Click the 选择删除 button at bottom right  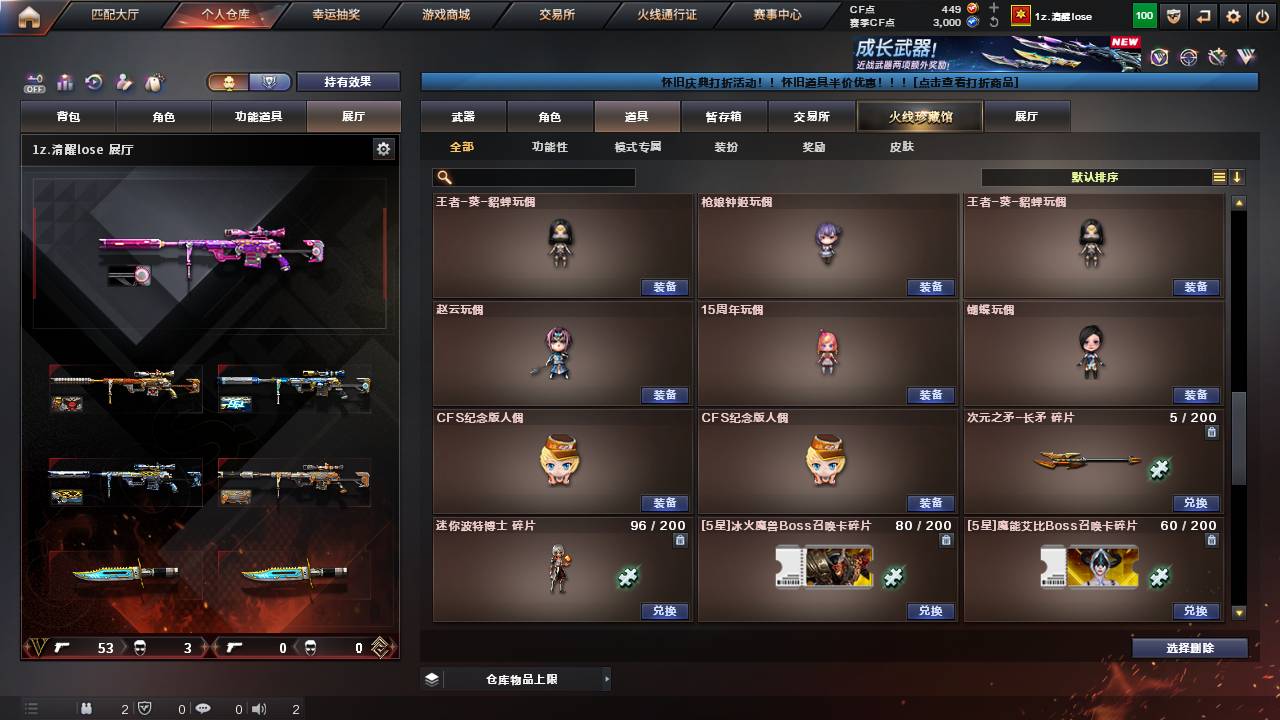[1189, 647]
